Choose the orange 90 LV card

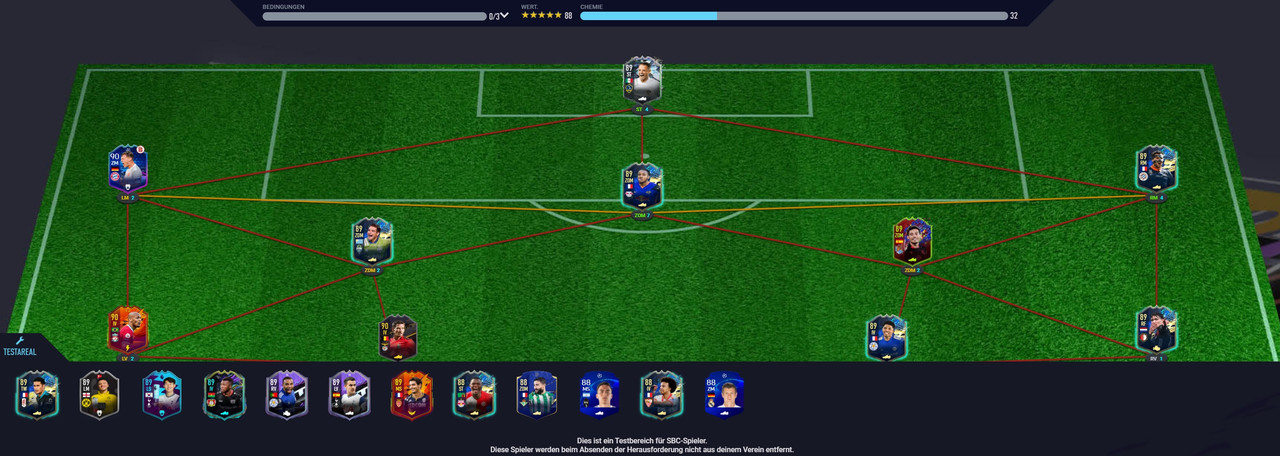click(x=128, y=330)
